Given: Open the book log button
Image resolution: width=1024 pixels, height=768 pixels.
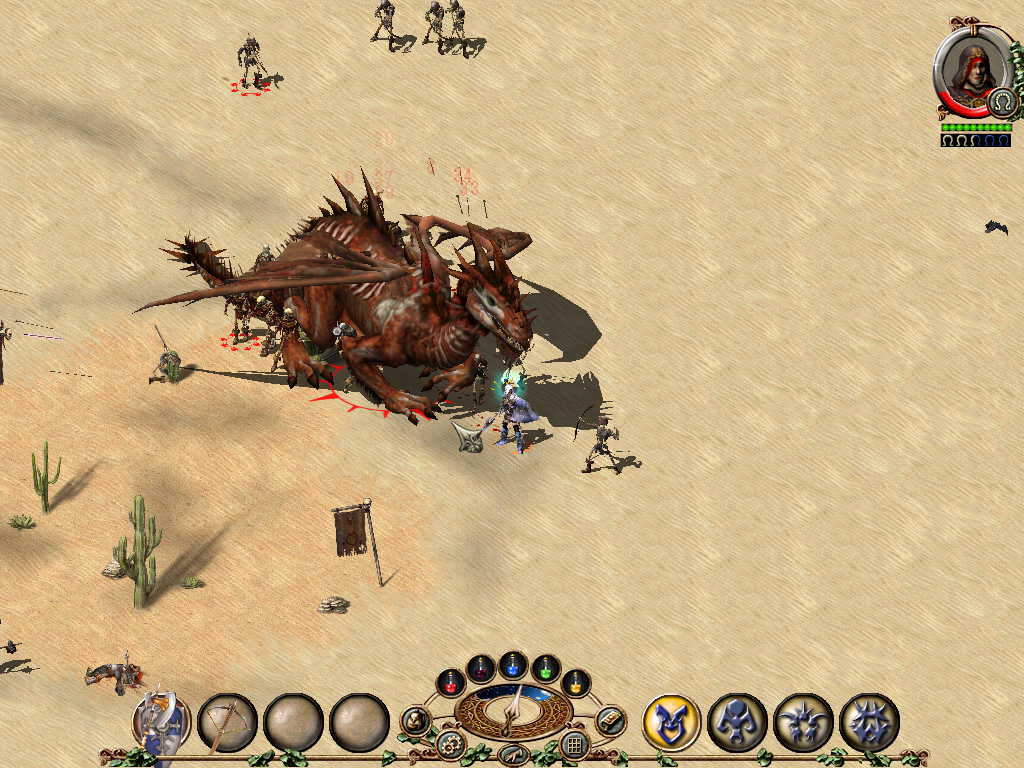Looking at the screenshot, I should click(610, 720).
